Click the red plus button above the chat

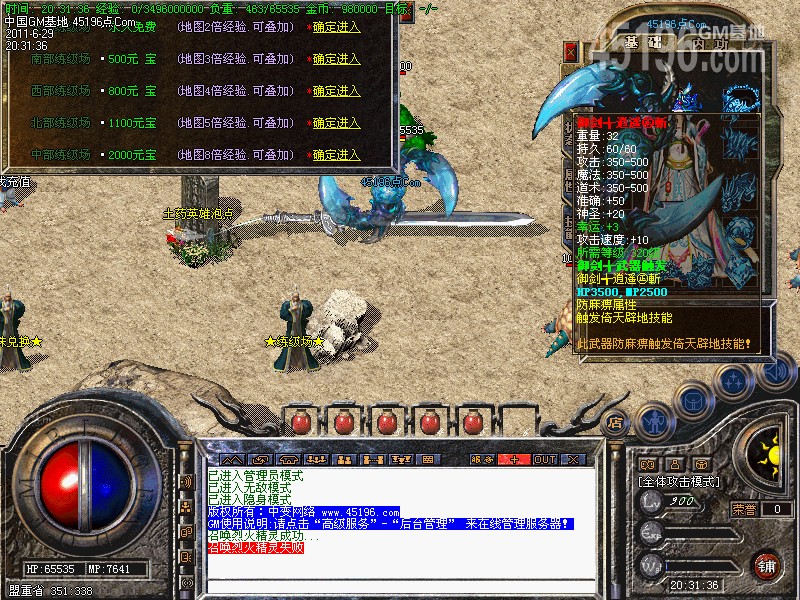click(x=515, y=459)
